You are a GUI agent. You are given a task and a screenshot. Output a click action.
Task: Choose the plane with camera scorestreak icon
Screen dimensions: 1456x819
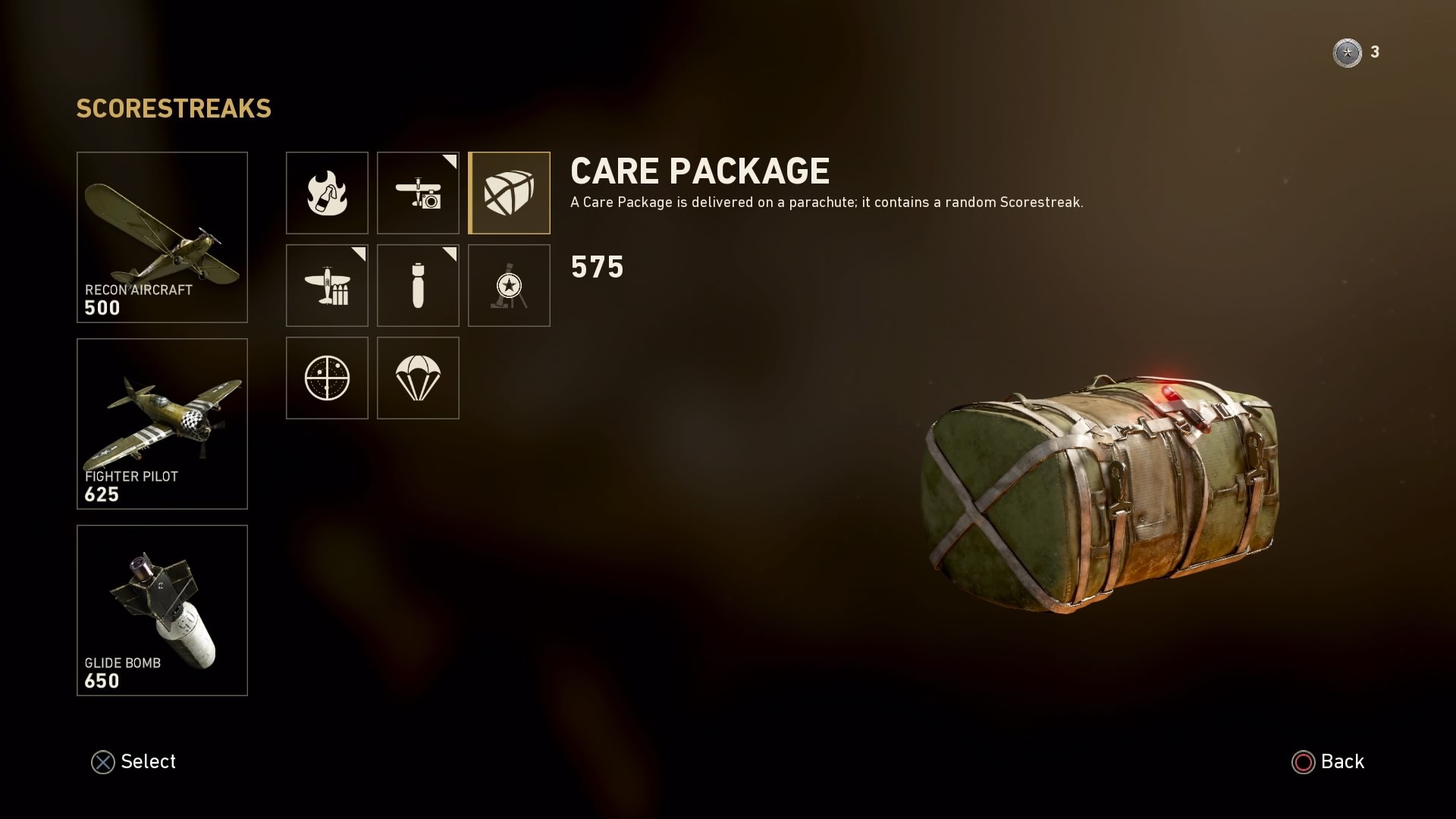(x=418, y=193)
